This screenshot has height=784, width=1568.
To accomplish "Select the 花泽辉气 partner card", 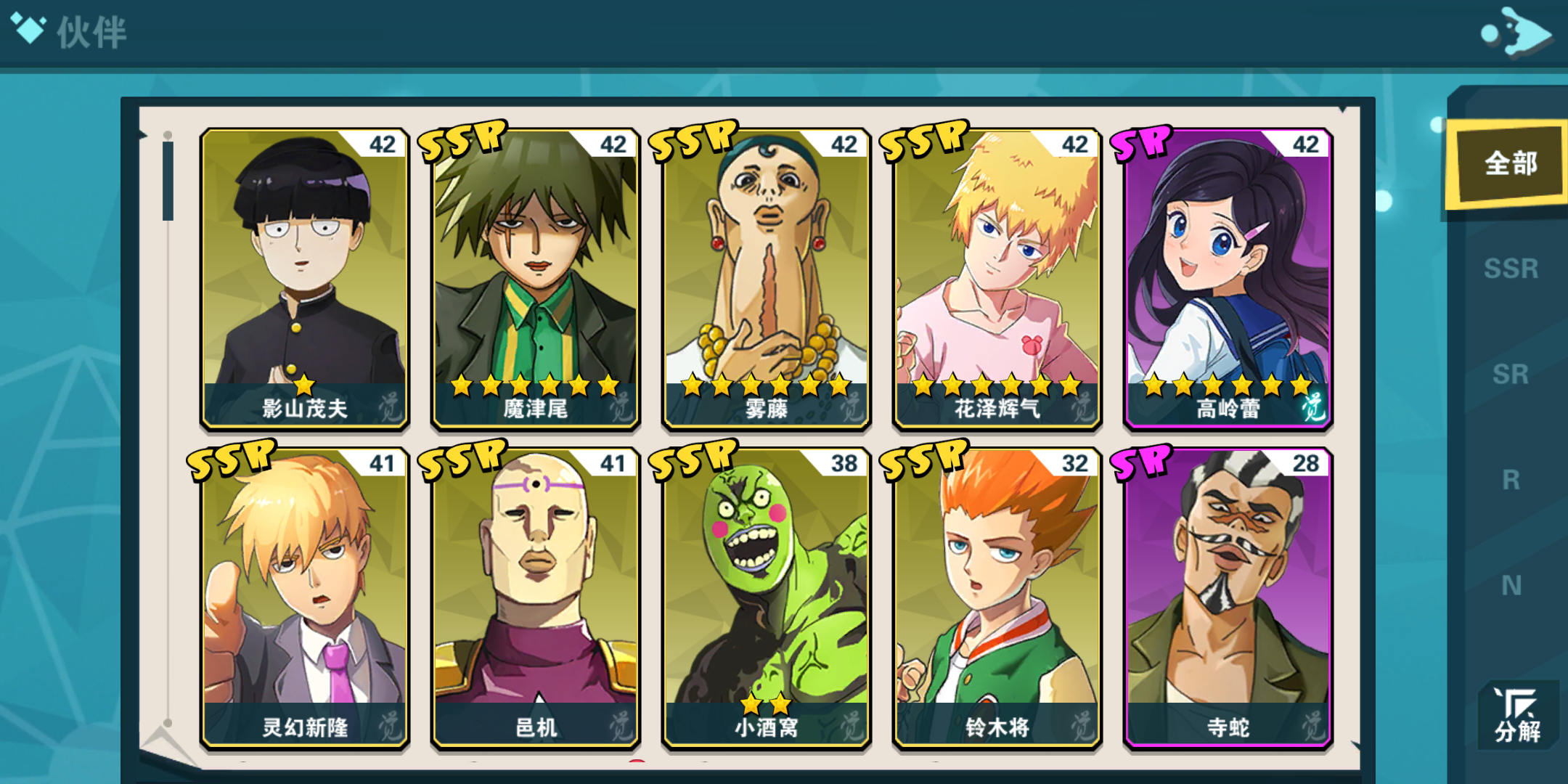I will (997, 279).
